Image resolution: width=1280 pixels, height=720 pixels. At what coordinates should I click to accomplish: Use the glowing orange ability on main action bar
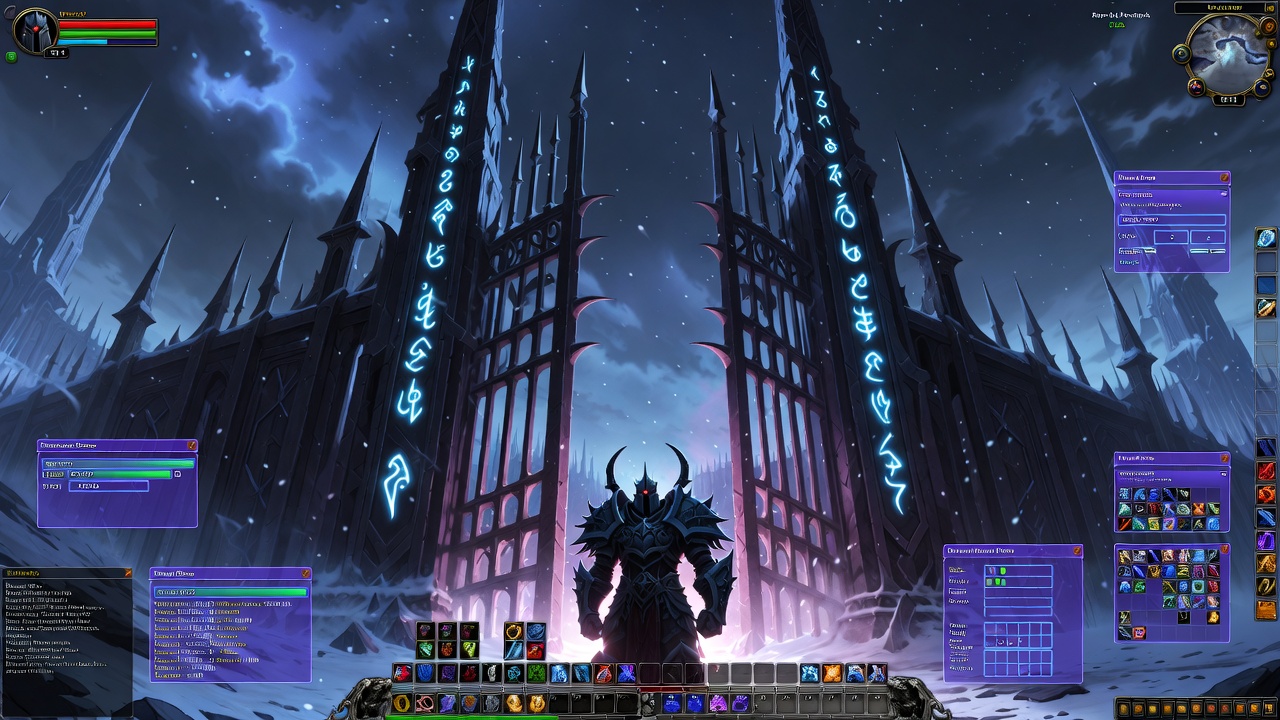click(x=832, y=673)
